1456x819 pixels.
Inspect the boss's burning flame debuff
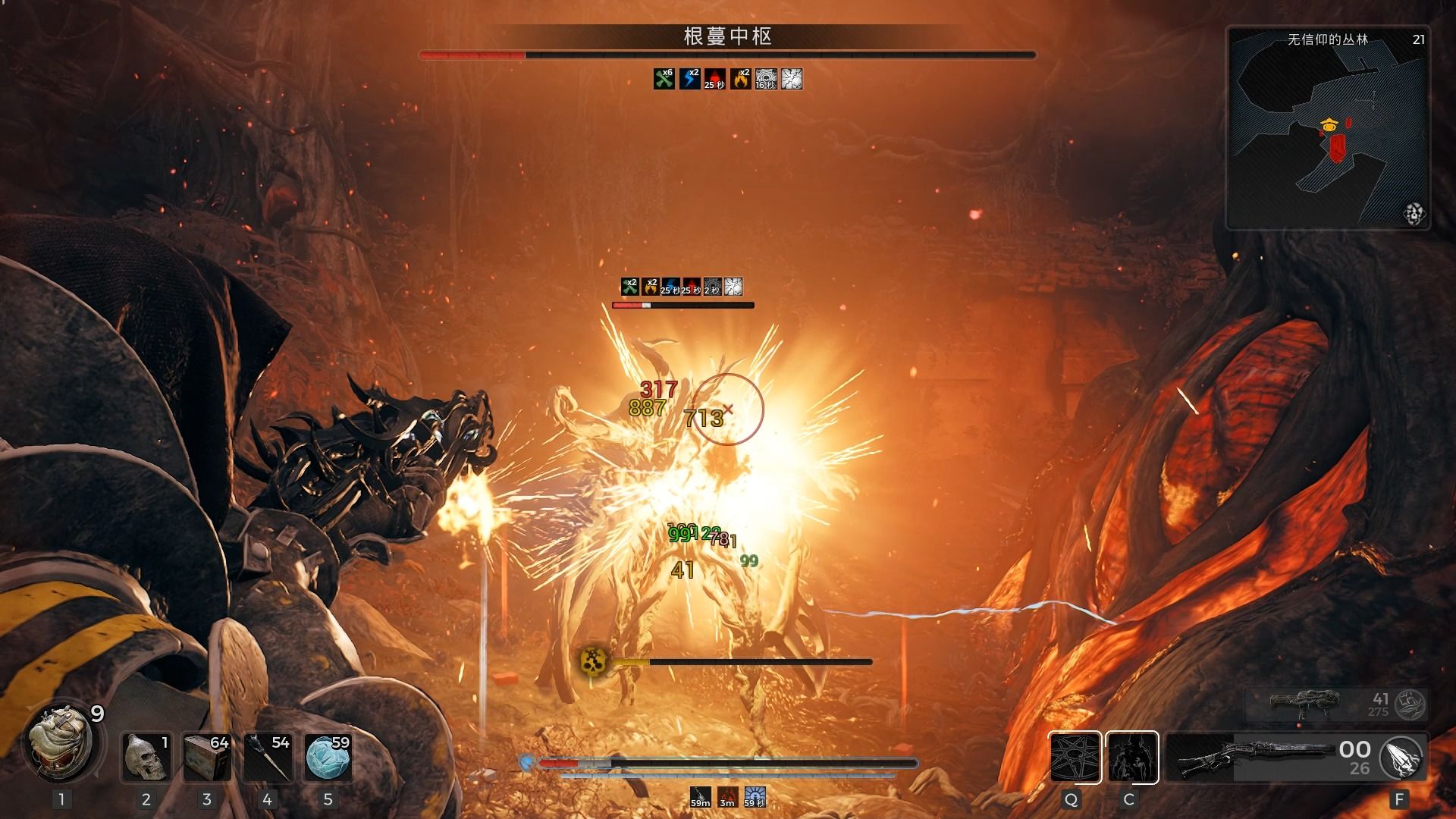coord(741,79)
